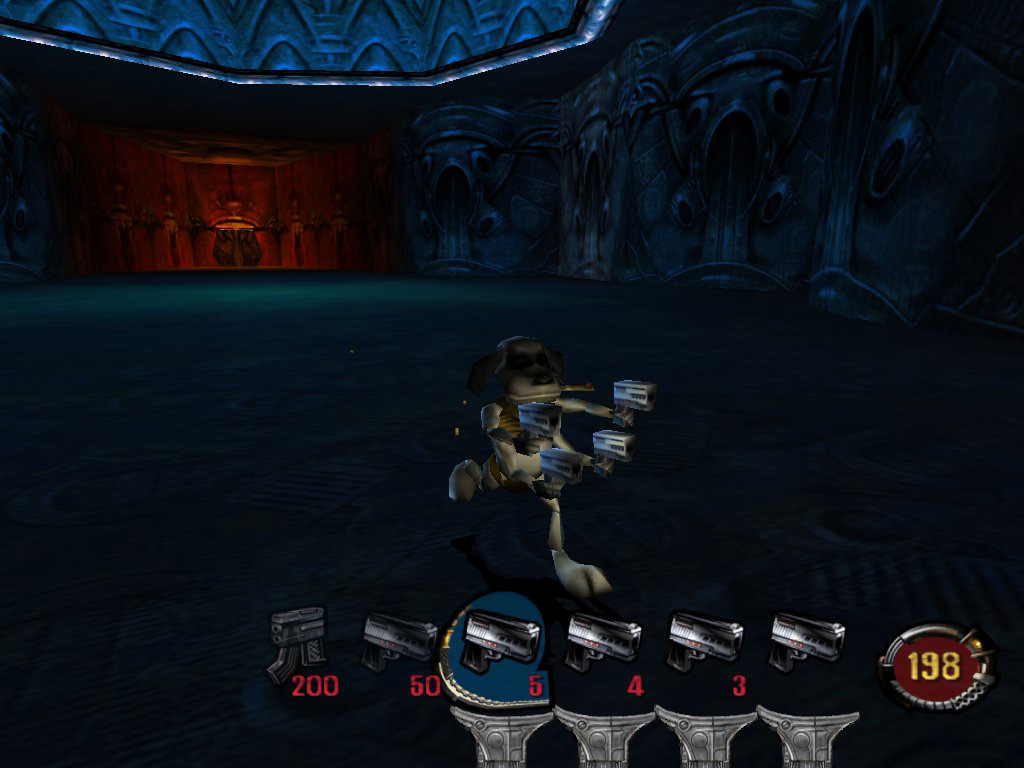
Task: Switch to the pistol with 4 rounds
Action: point(602,641)
